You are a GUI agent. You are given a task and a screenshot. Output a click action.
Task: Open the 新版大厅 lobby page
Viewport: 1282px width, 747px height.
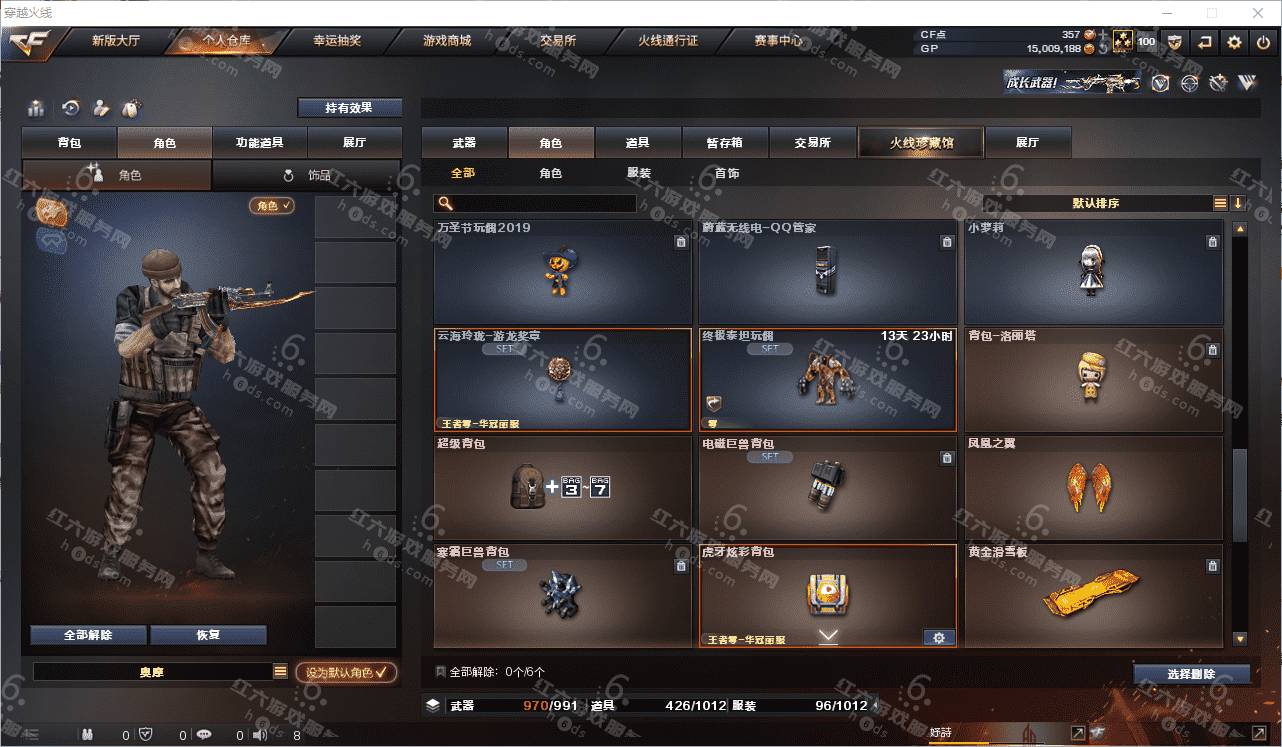(x=117, y=41)
